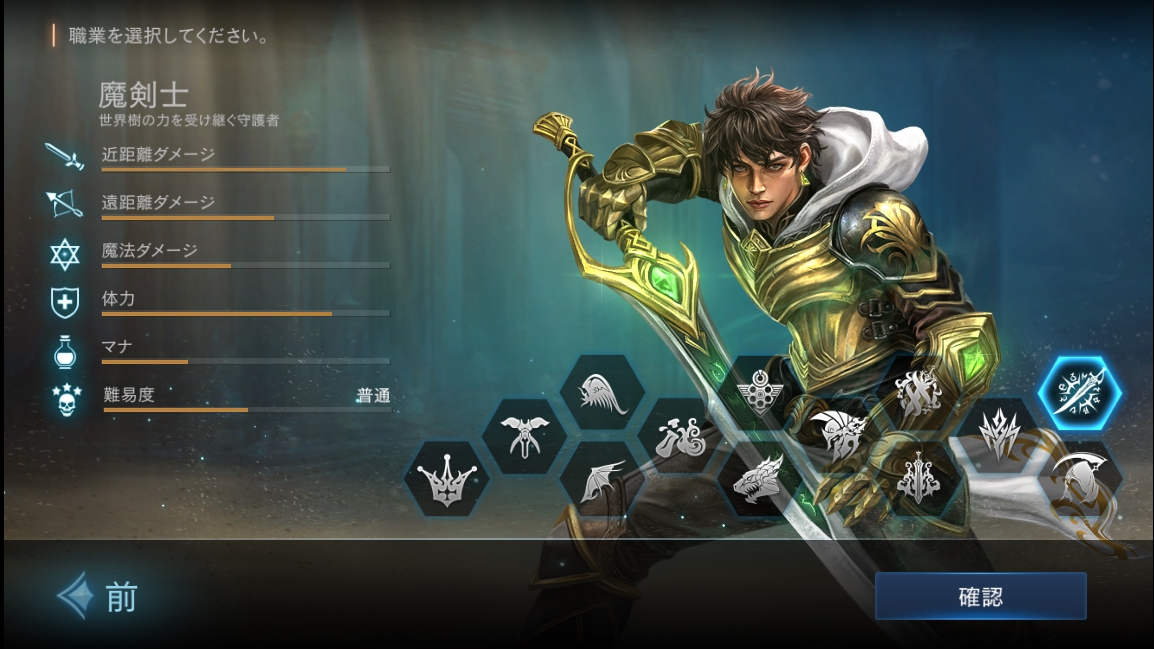The height and width of the screenshot is (649, 1154).
Task: Choose the hooded reaper scythe class
Action: [1078, 482]
